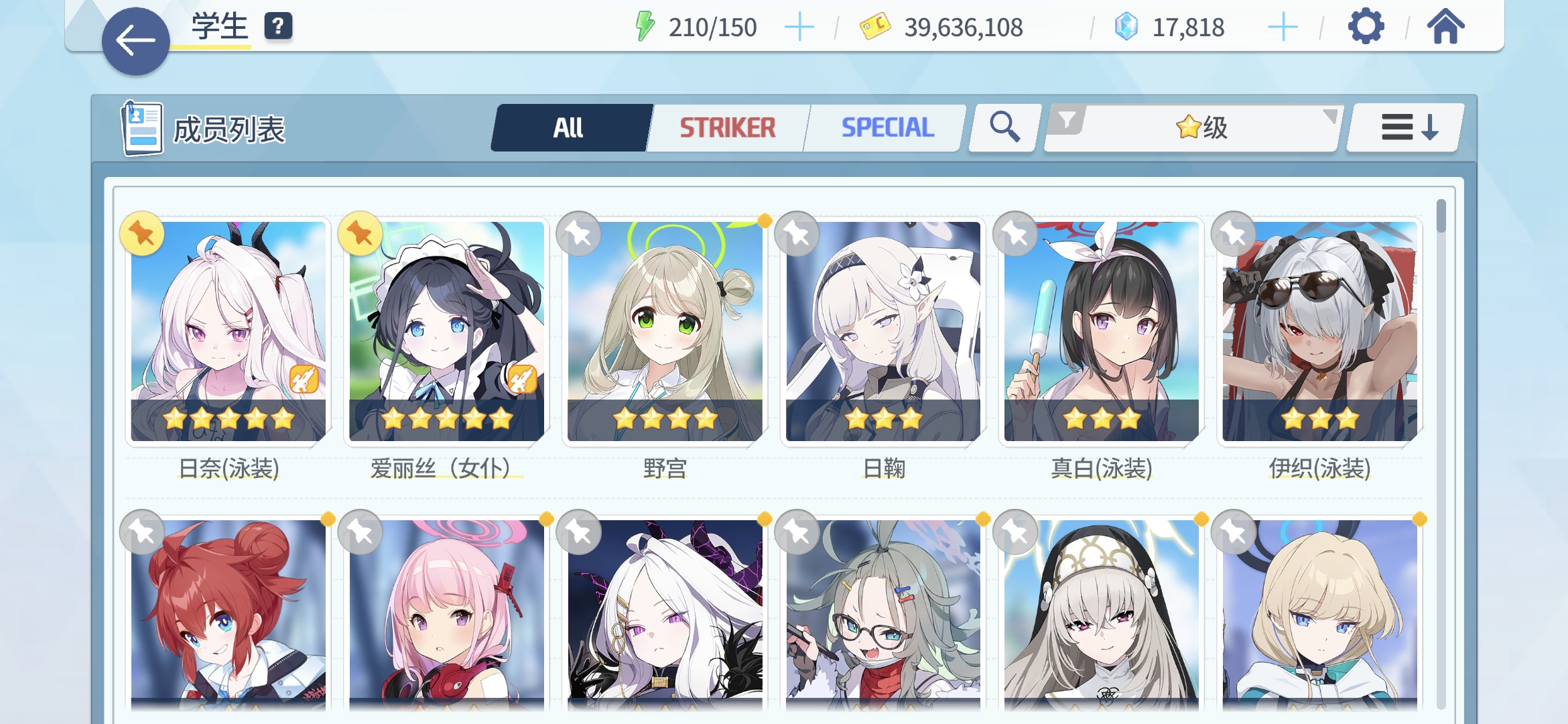Screen dimensions: 1568x724
Task: Click the sort order icon on the right
Action: pos(1402,127)
